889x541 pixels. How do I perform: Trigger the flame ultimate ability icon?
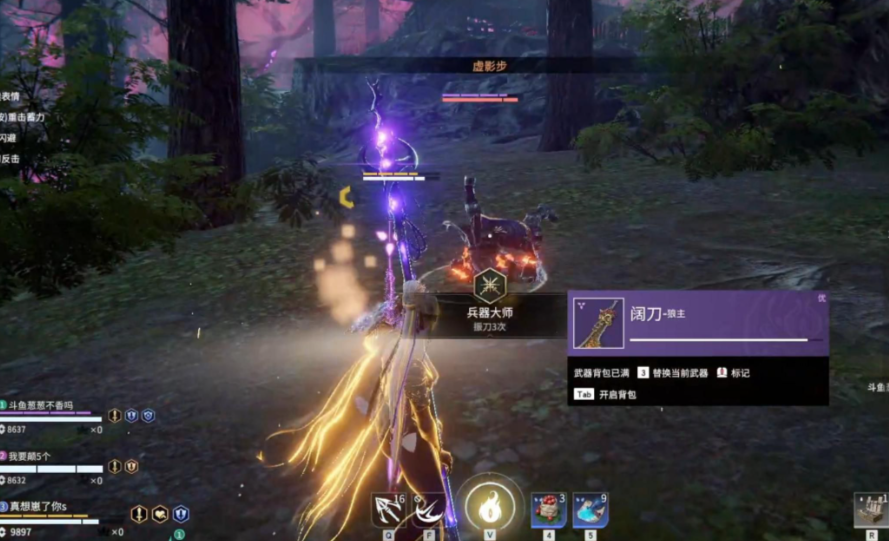coord(490,508)
